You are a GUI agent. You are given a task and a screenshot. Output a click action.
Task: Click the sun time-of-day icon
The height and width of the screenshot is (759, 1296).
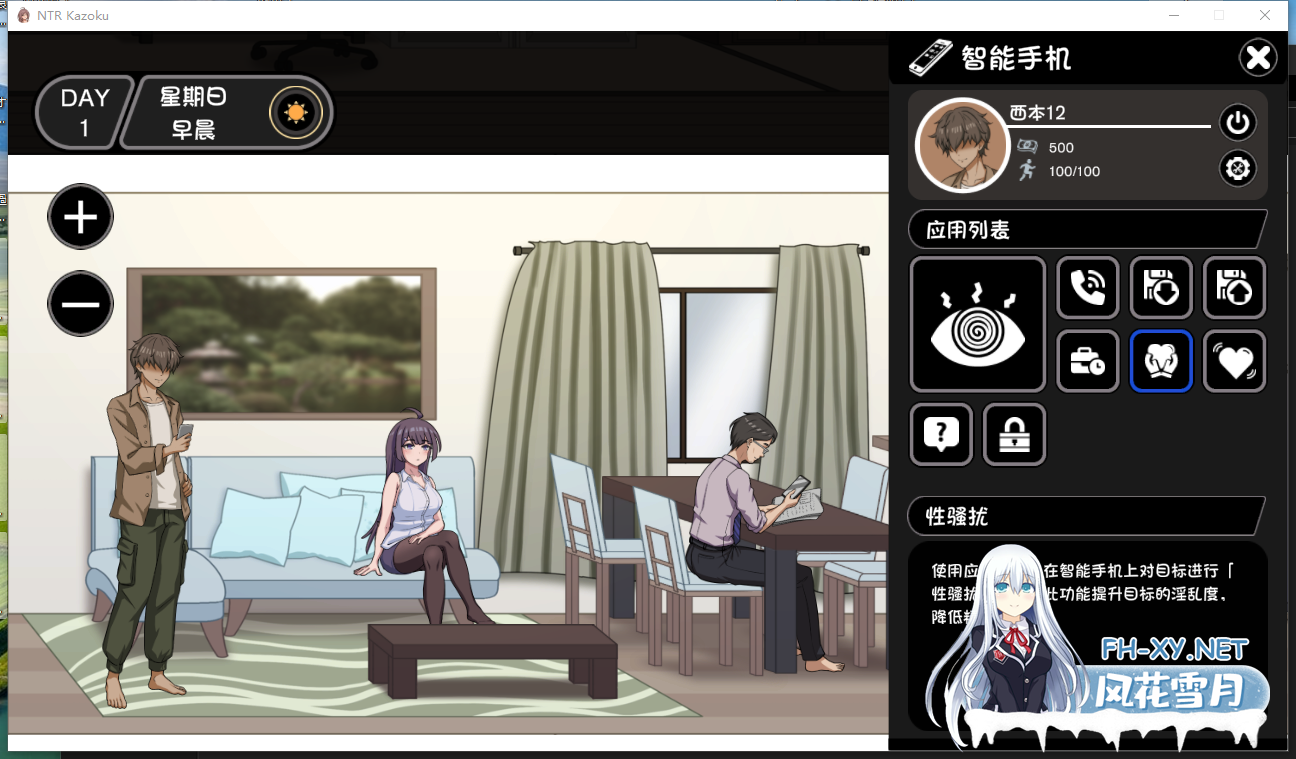295,112
